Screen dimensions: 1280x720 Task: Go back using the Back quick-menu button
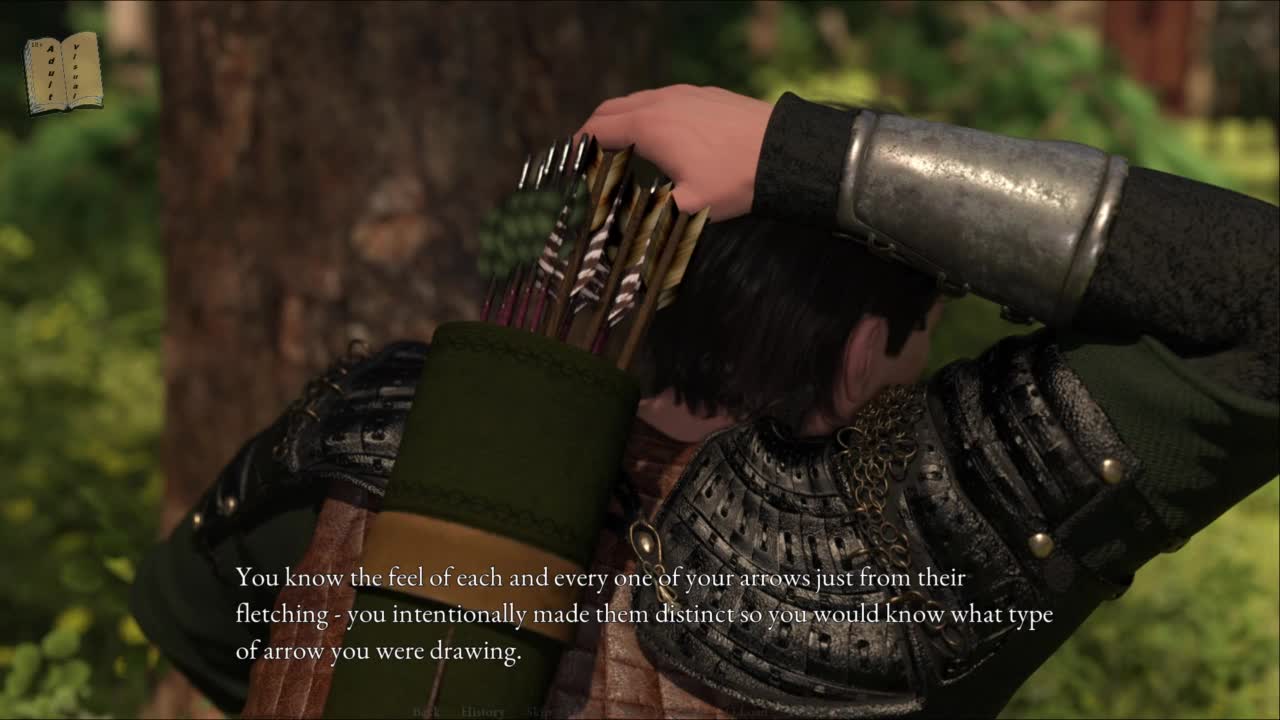(x=424, y=711)
